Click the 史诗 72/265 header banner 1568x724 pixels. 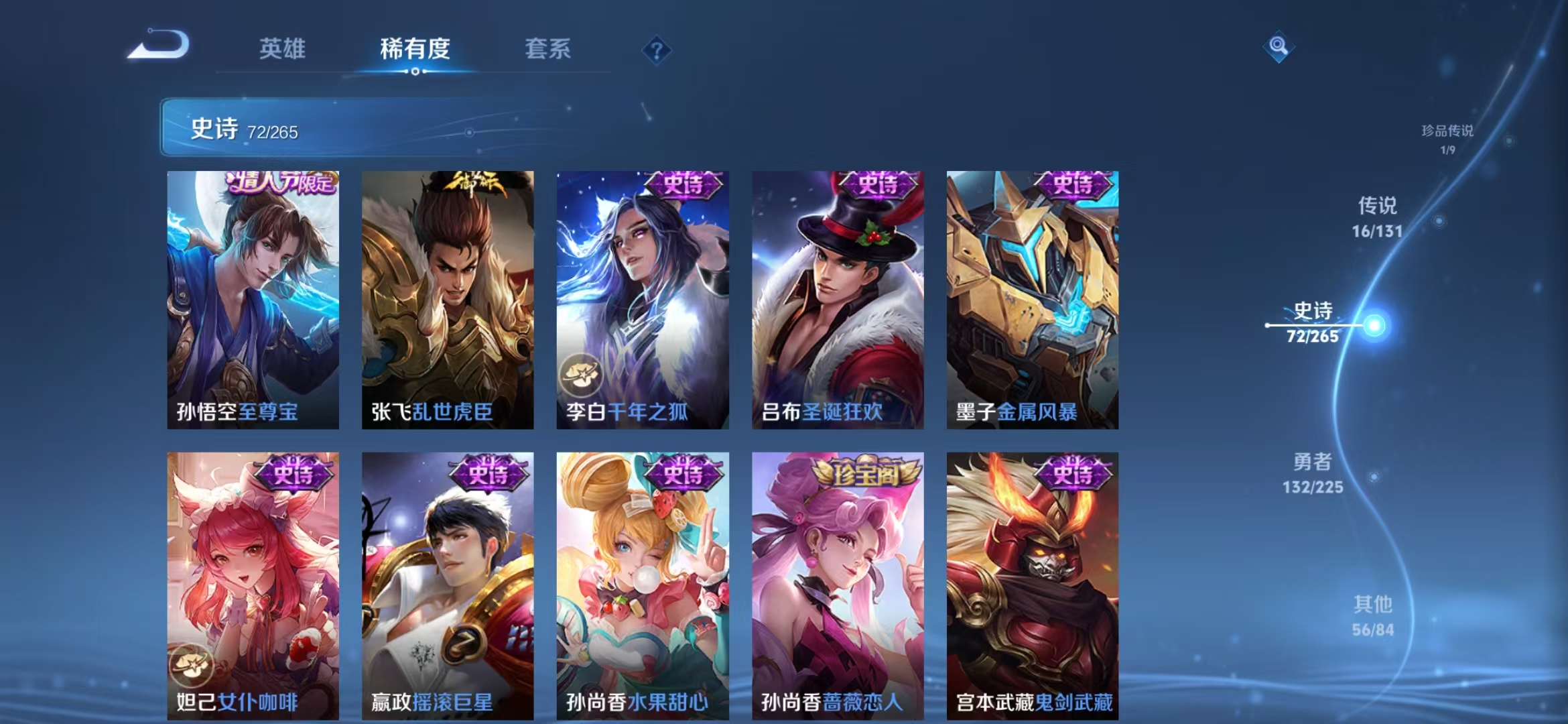pos(268,127)
